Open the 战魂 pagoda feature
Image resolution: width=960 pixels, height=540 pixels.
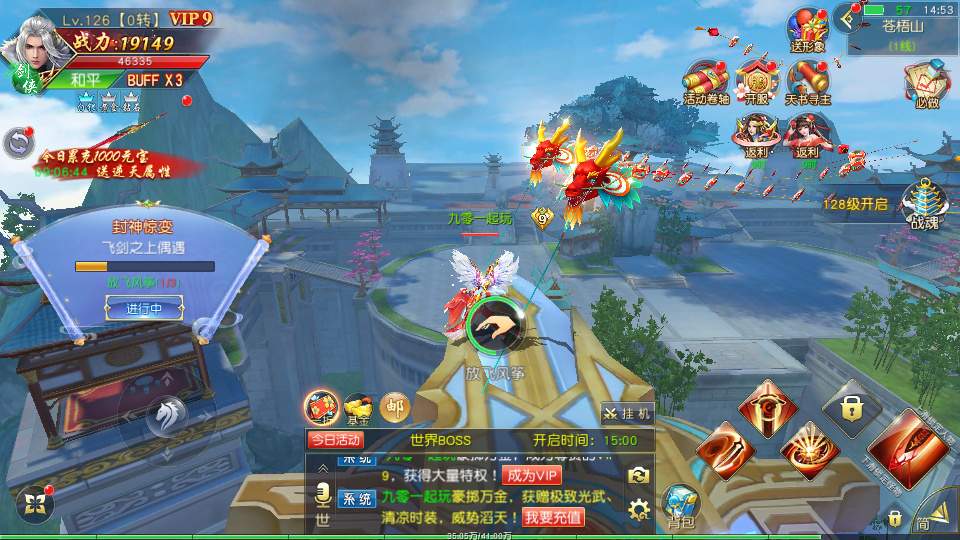coord(924,205)
